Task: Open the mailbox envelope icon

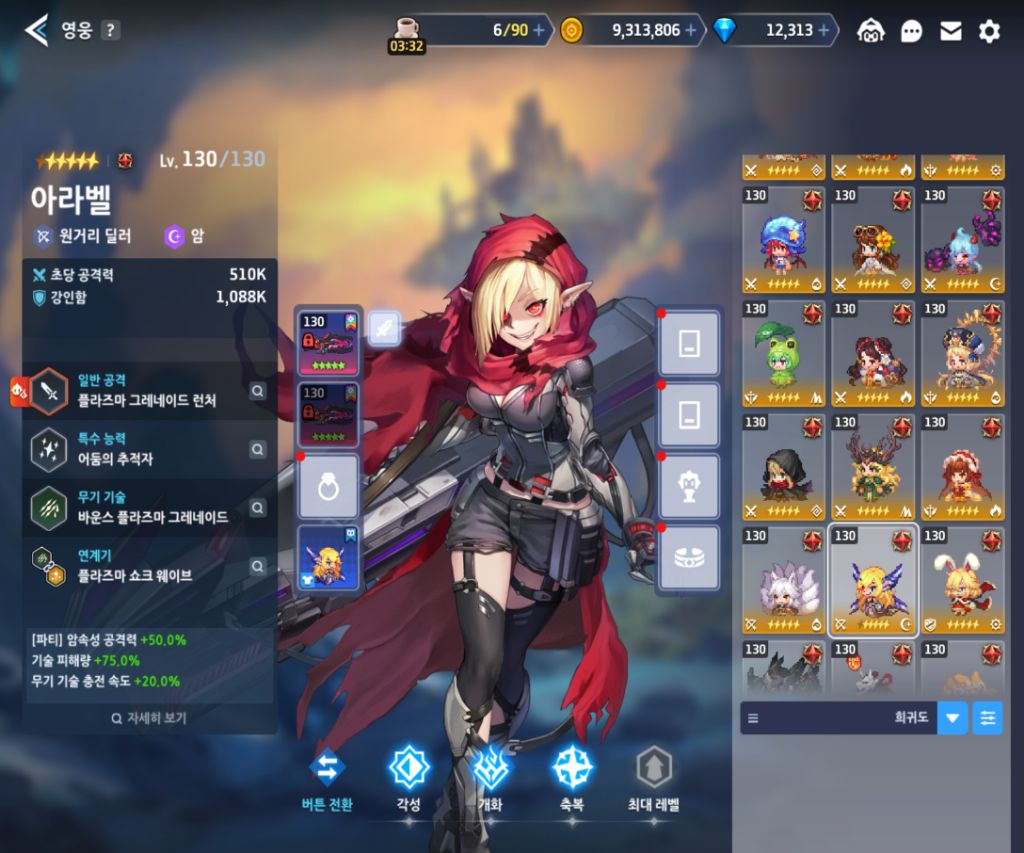Action: coord(950,31)
